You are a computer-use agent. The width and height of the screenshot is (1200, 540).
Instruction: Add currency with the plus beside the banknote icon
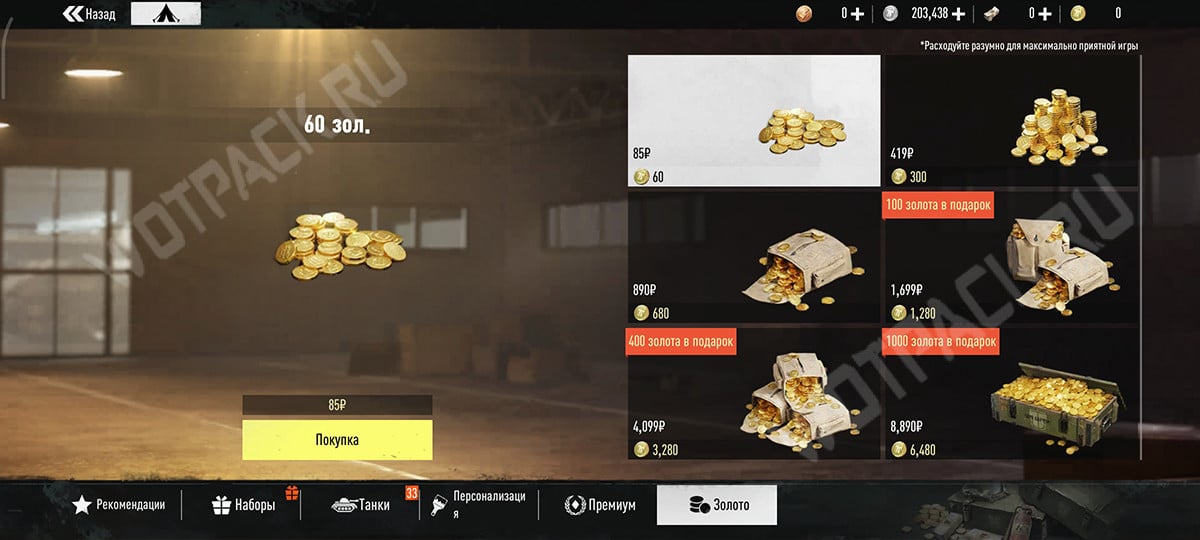click(x=1045, y=14)
